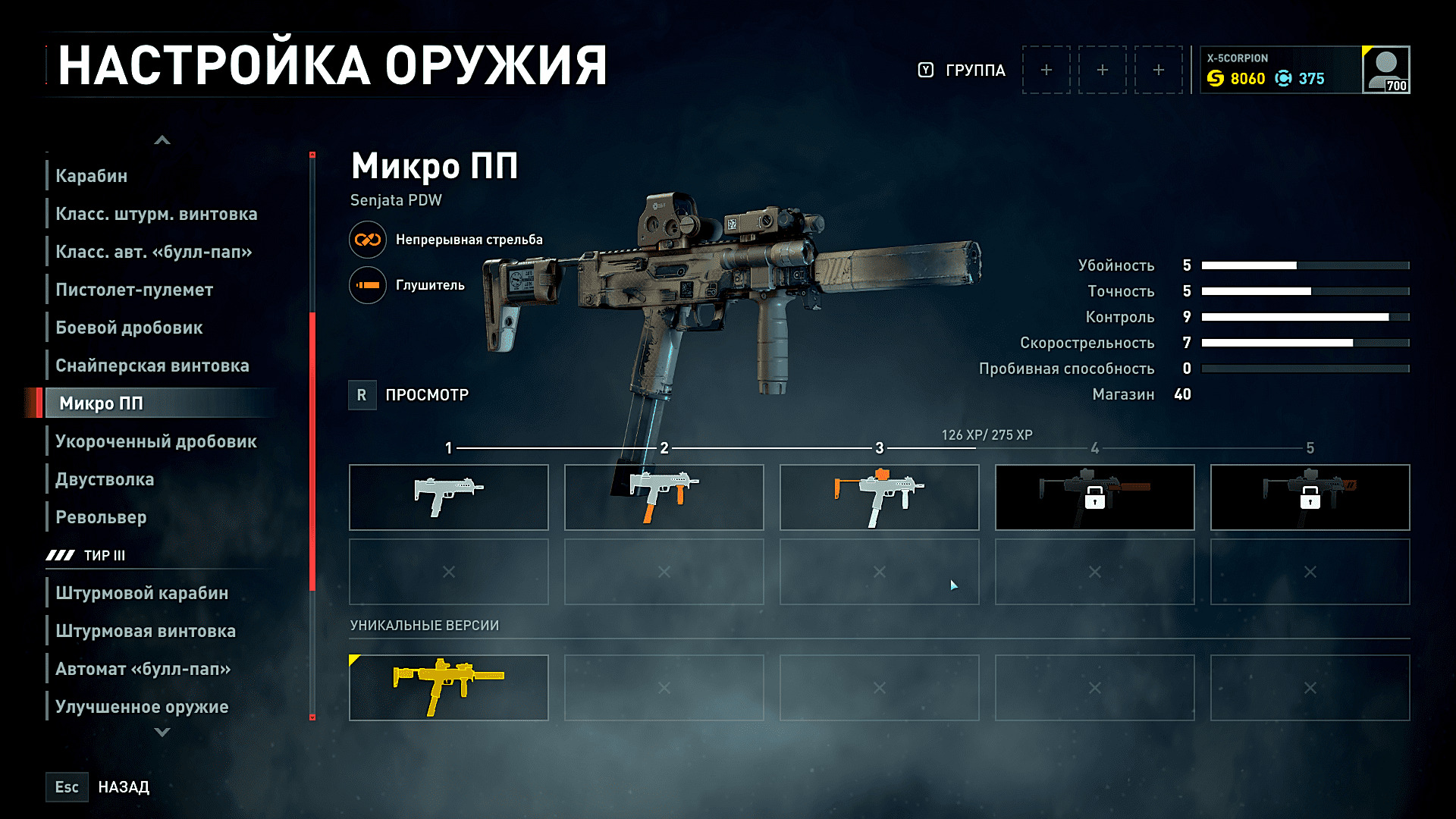Select the locked level 4 weapon variant

[1094, 497]
